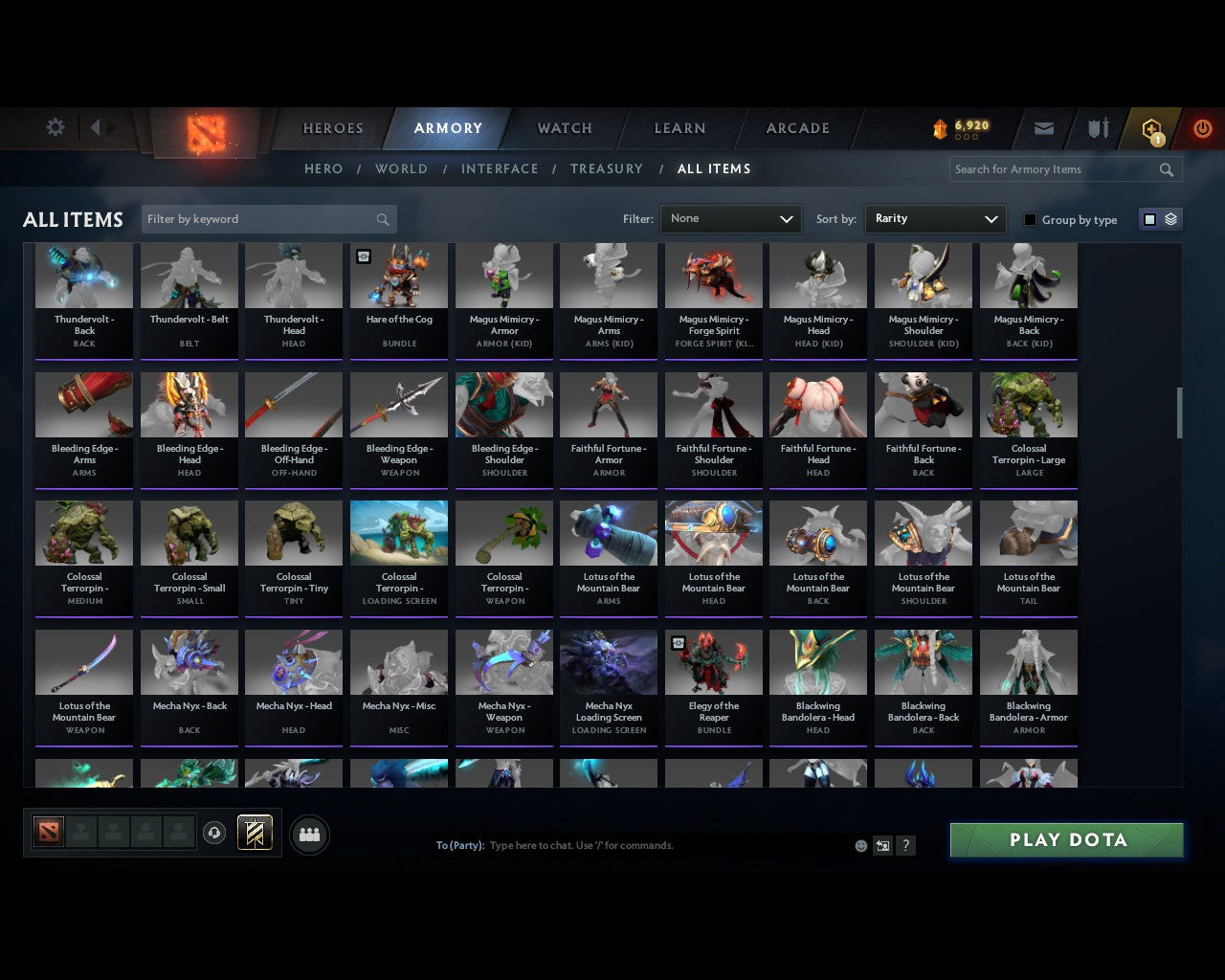Screen dimensions: 1225x980
Task: Switch to stacked layers view mode
Action: pos(1169,219)
